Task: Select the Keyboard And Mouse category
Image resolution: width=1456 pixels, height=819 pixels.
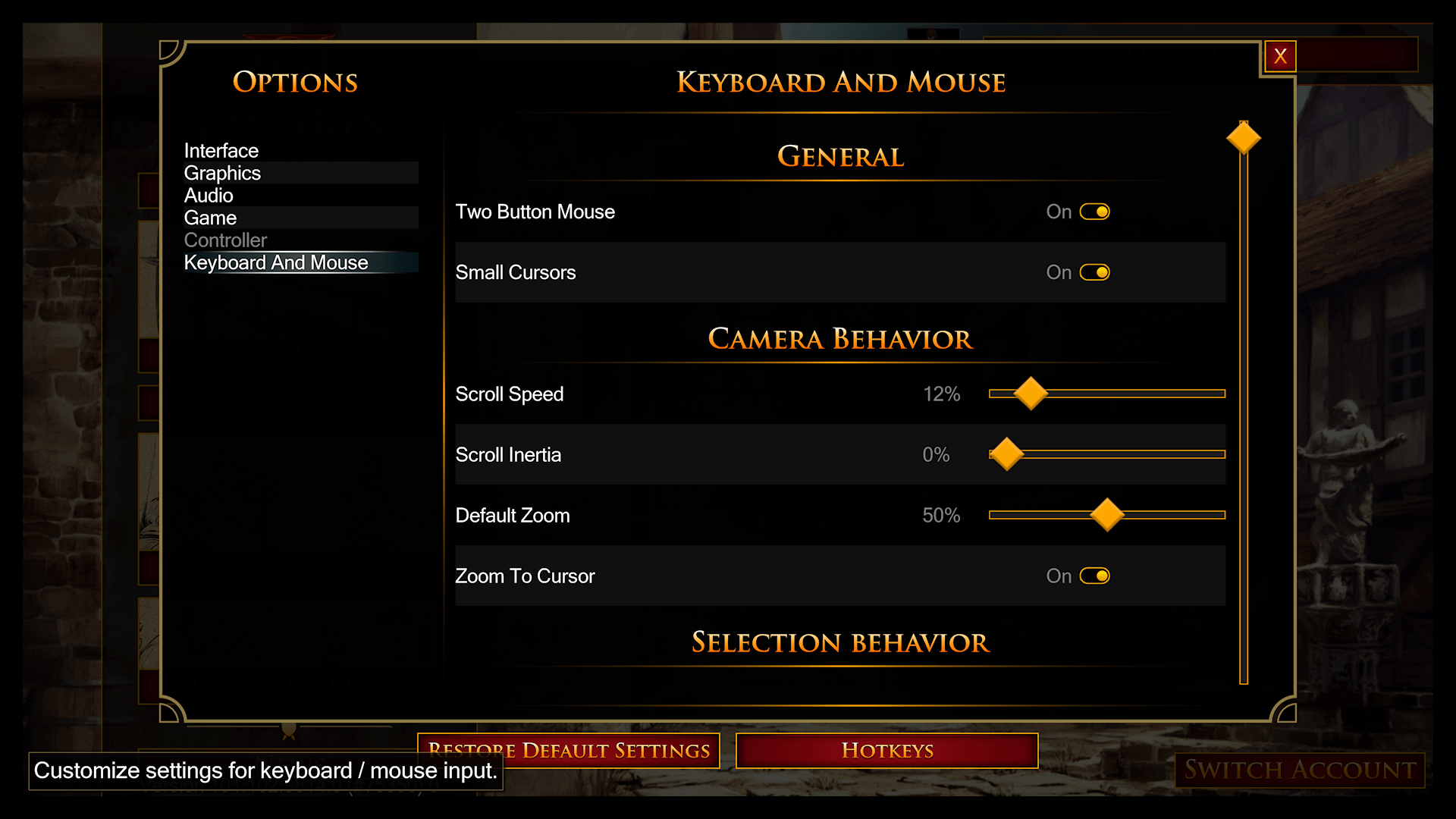Action: (276, 262)
